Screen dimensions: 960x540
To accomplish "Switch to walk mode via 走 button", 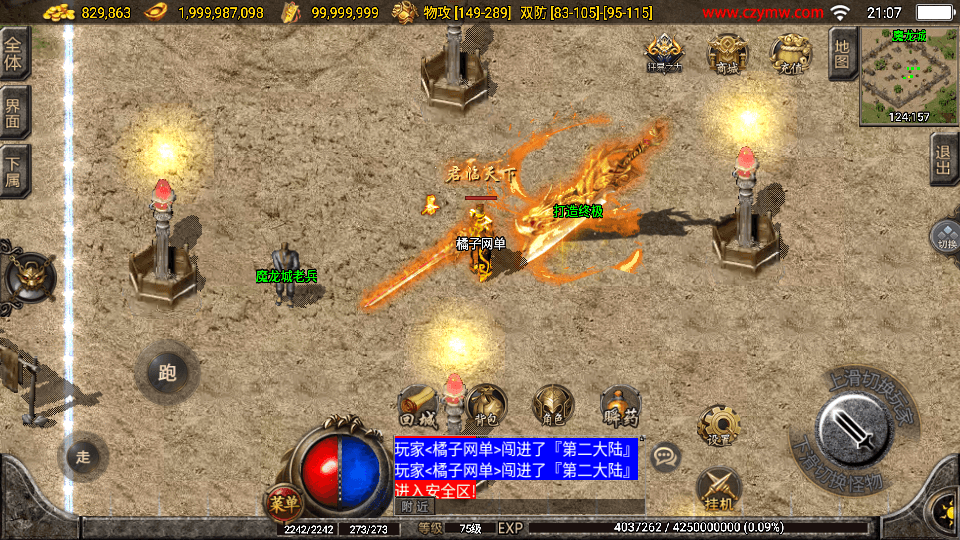I will tap(83, 457).
